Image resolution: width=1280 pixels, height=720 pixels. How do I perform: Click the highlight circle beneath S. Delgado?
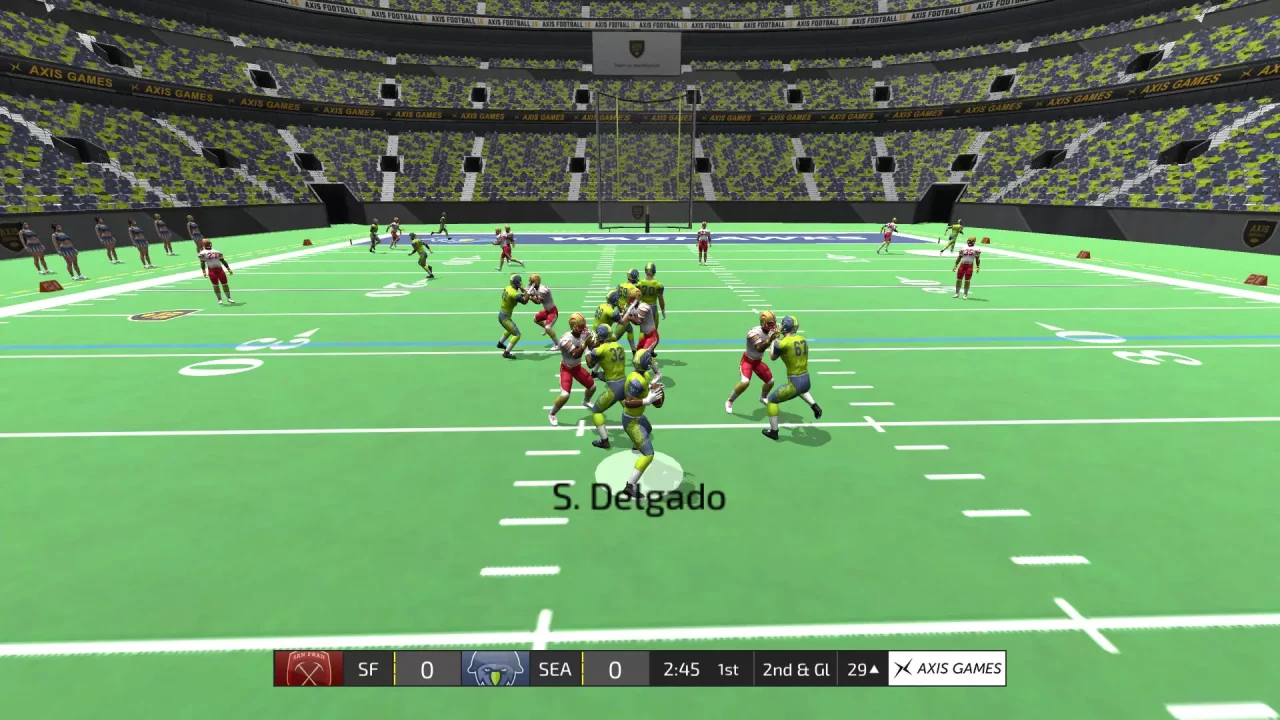click(x=641, y=468)
